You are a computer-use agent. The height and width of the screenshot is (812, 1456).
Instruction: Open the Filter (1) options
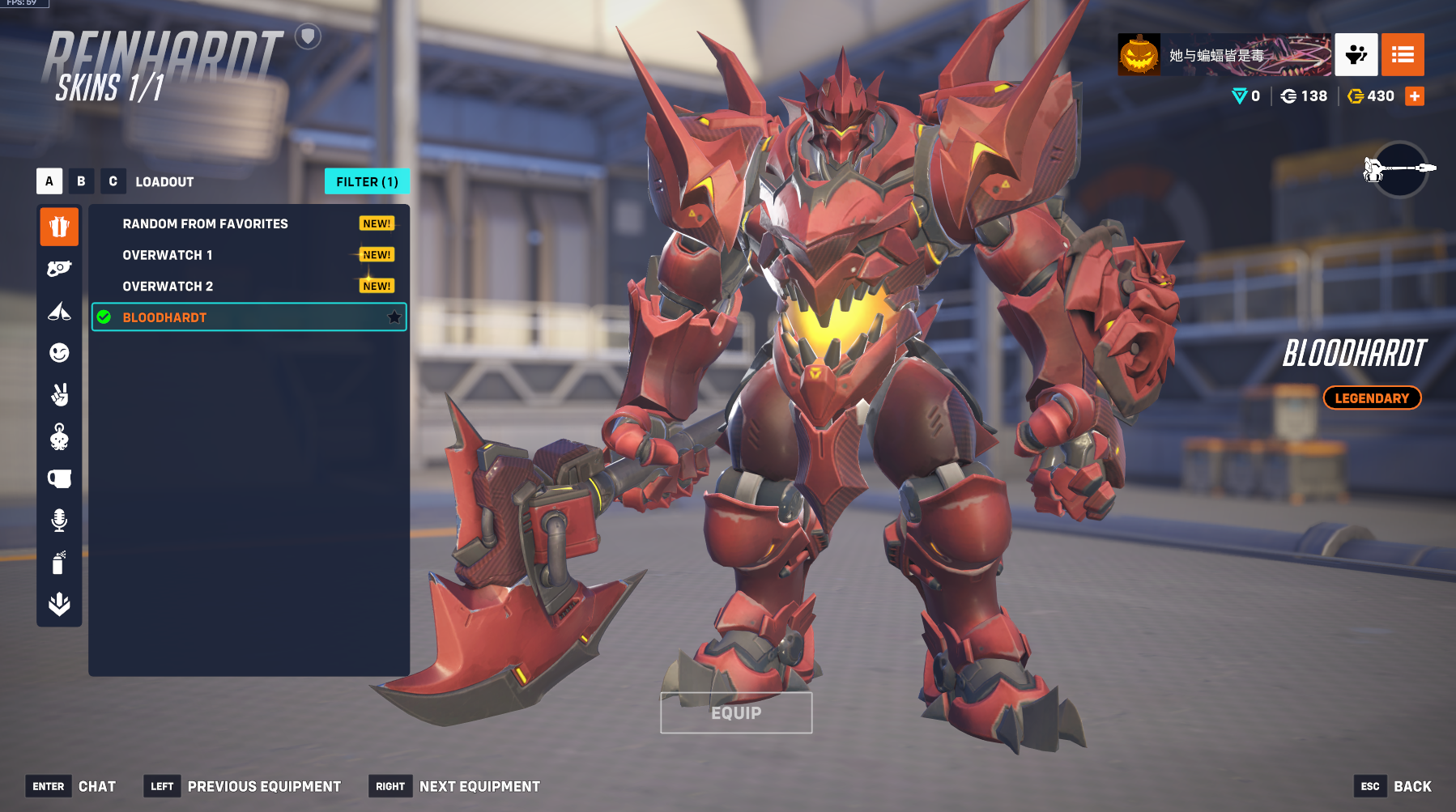pos(367,181)
